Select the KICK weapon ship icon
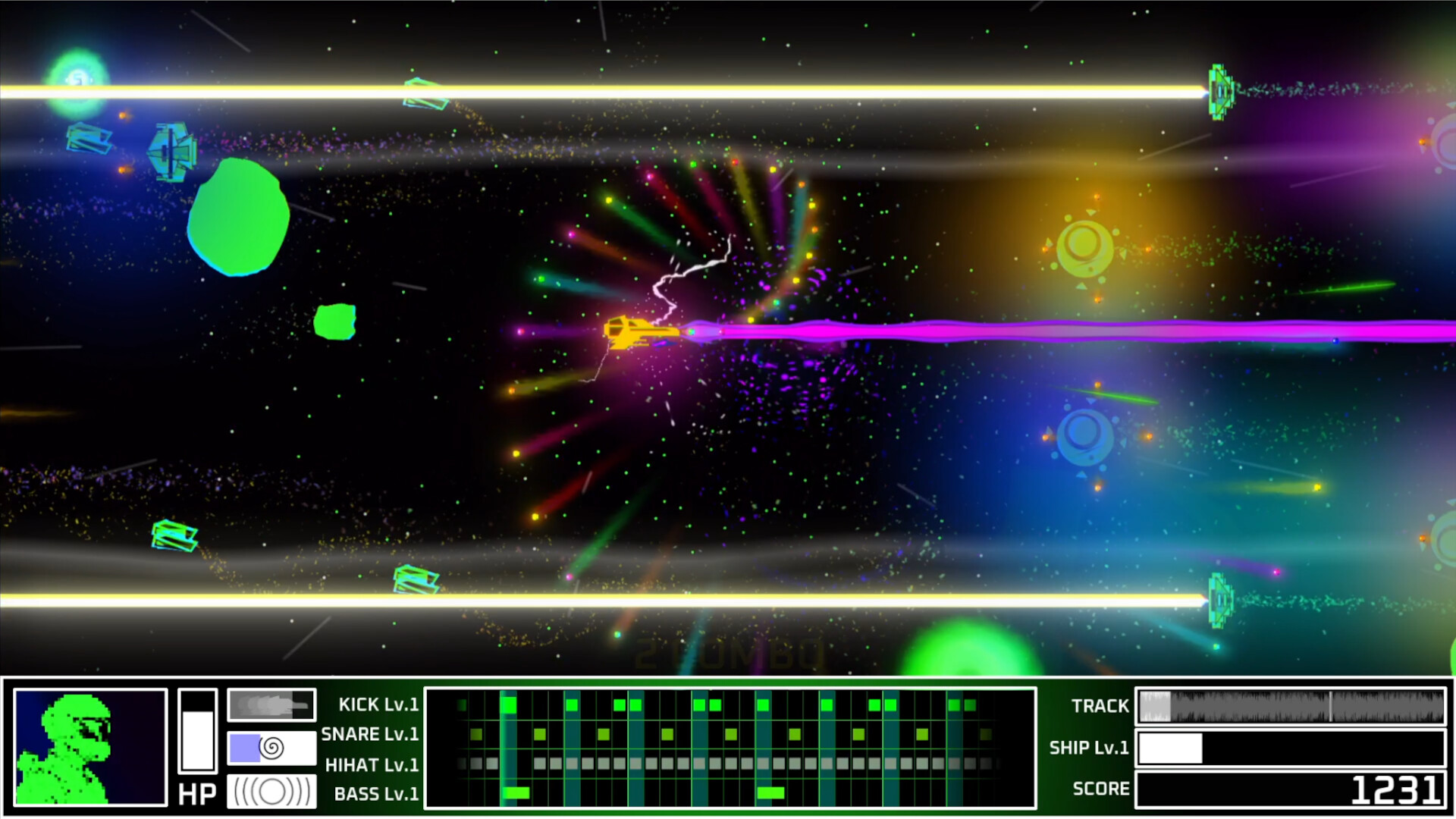This screenshot has height=819, width=1456. 271,704
